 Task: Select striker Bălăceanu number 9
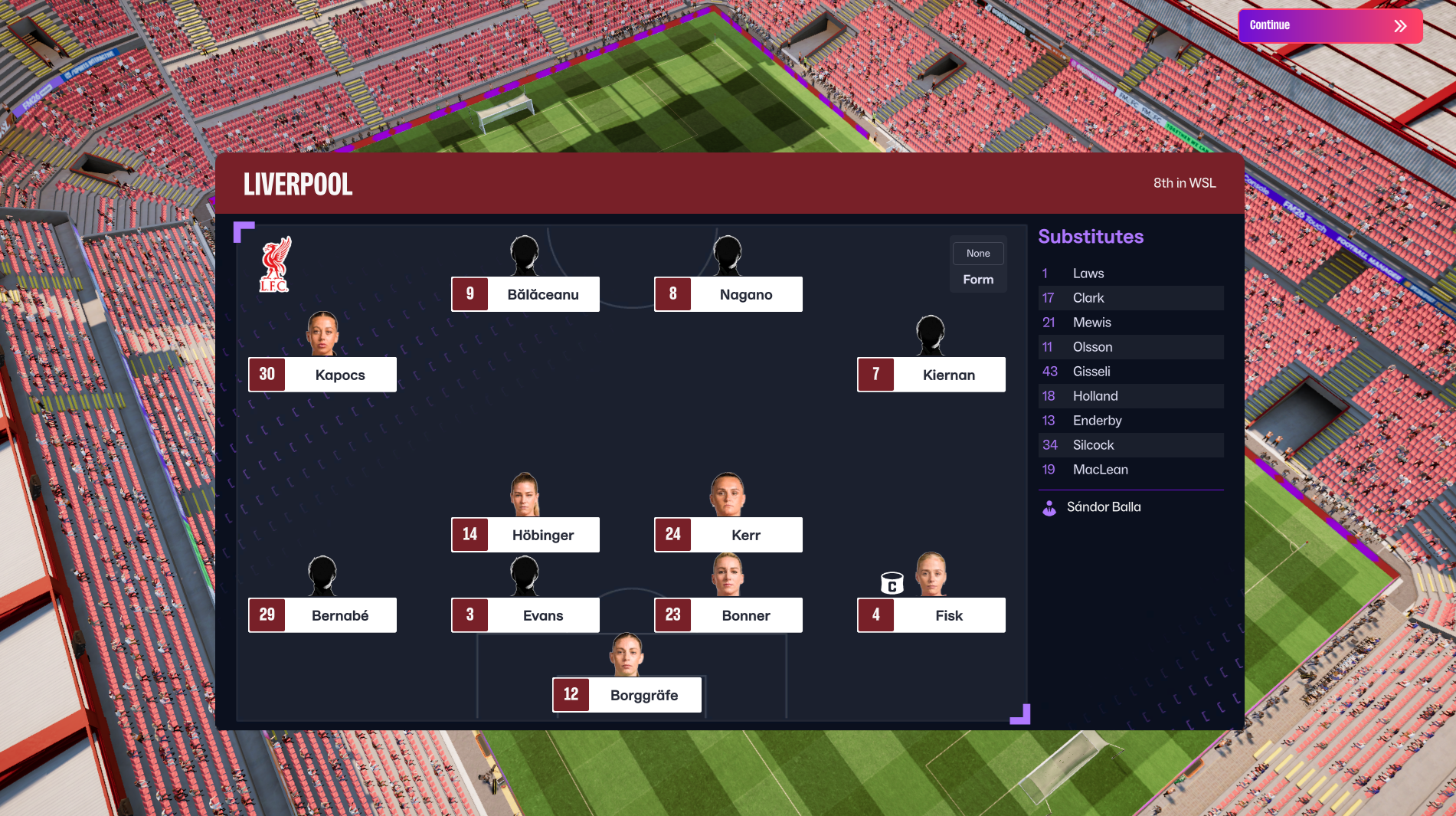coord(525,294)
